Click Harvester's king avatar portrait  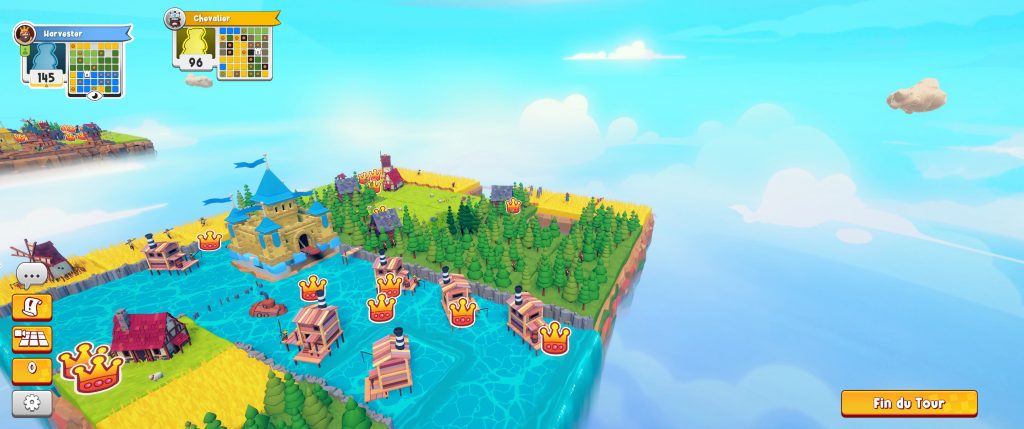point(22,34)
